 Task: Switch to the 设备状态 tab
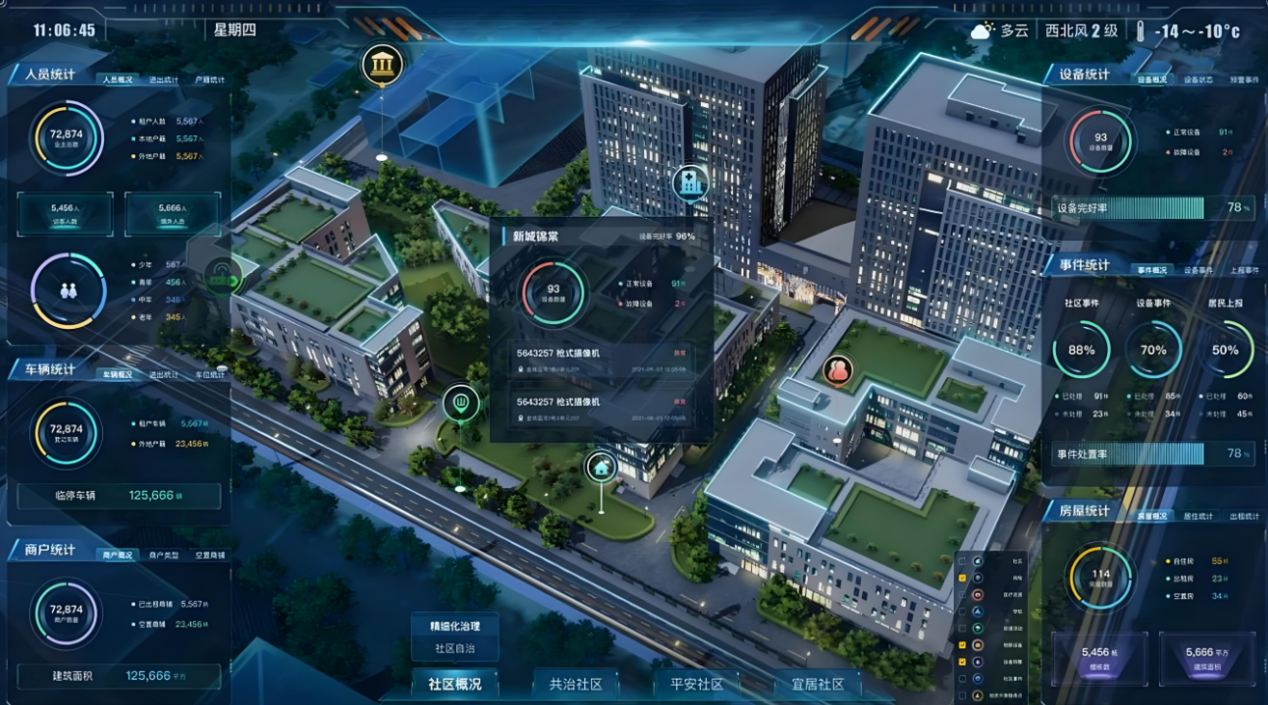(x=1199, y=79)
